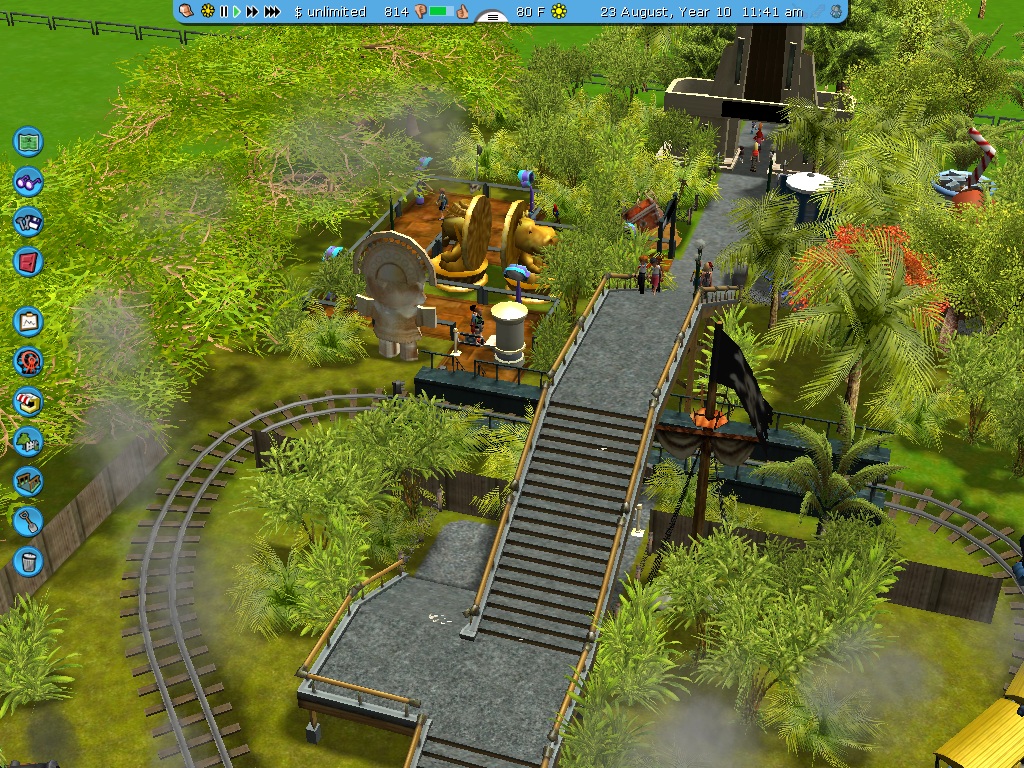1024x768 pixels.
Task: Select the terrain shovel tool
Action: point(28,520)
